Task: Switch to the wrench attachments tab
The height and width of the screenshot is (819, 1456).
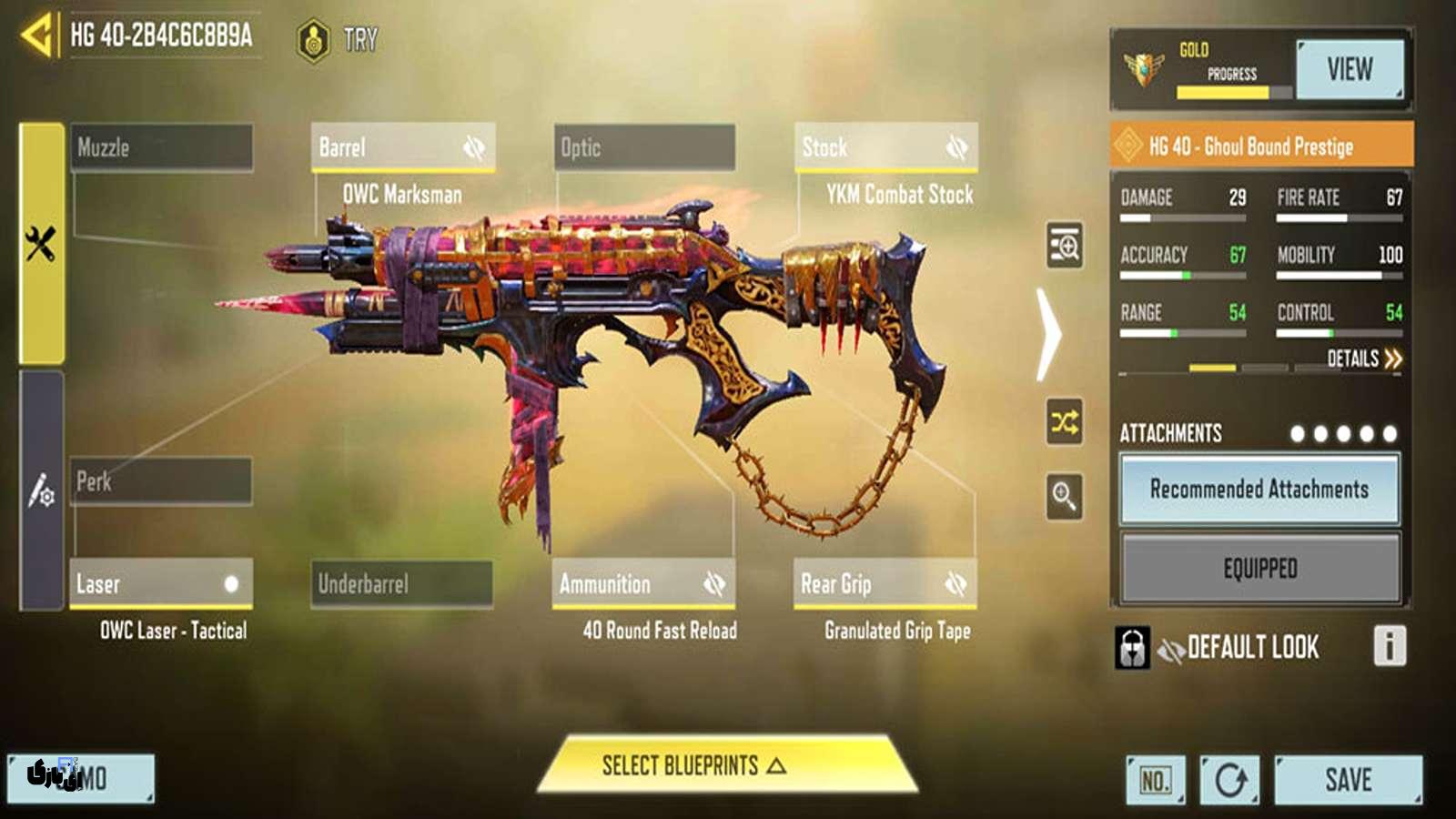Action: pyautogui.click(x=42, y=244)
